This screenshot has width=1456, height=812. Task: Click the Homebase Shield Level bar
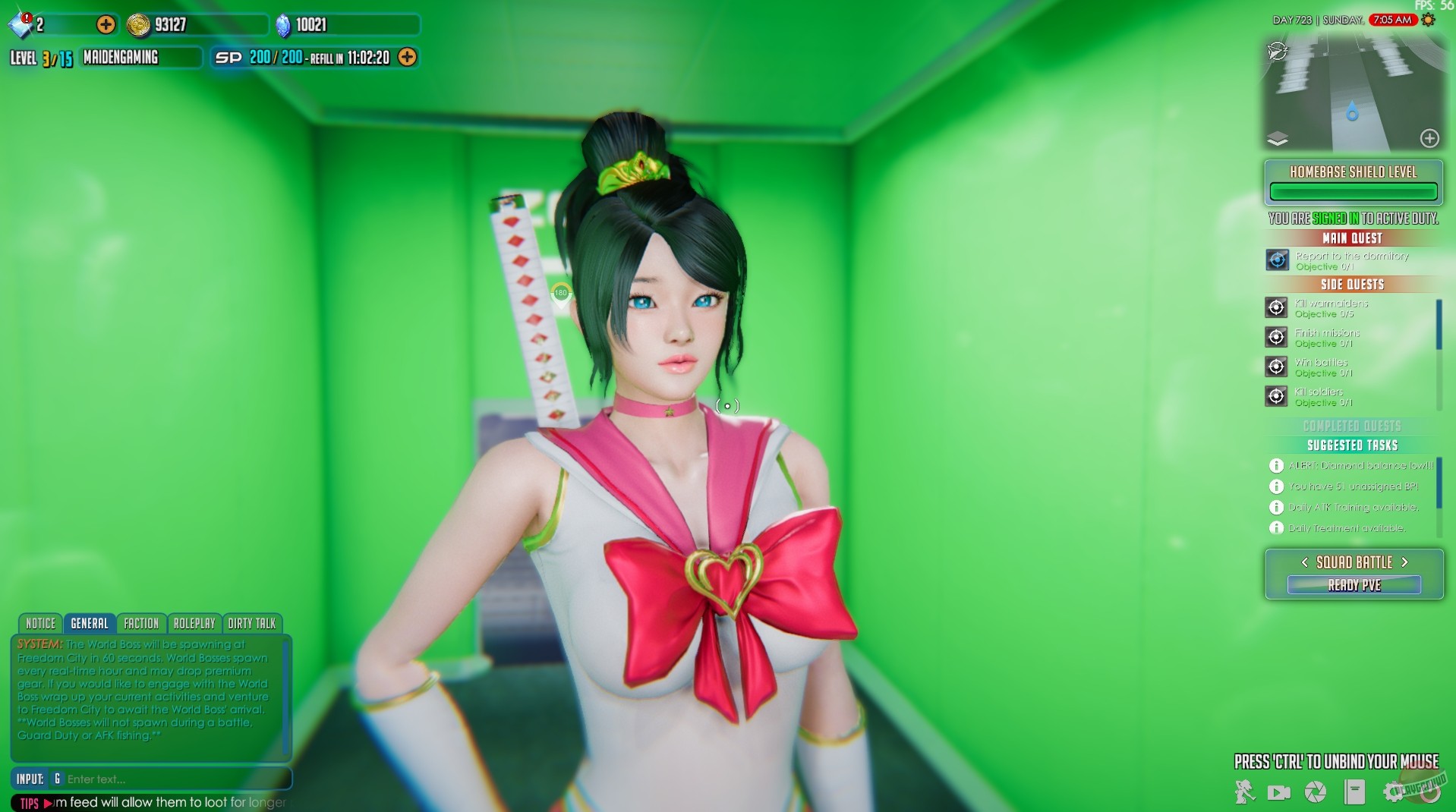tap(1352, 191)
